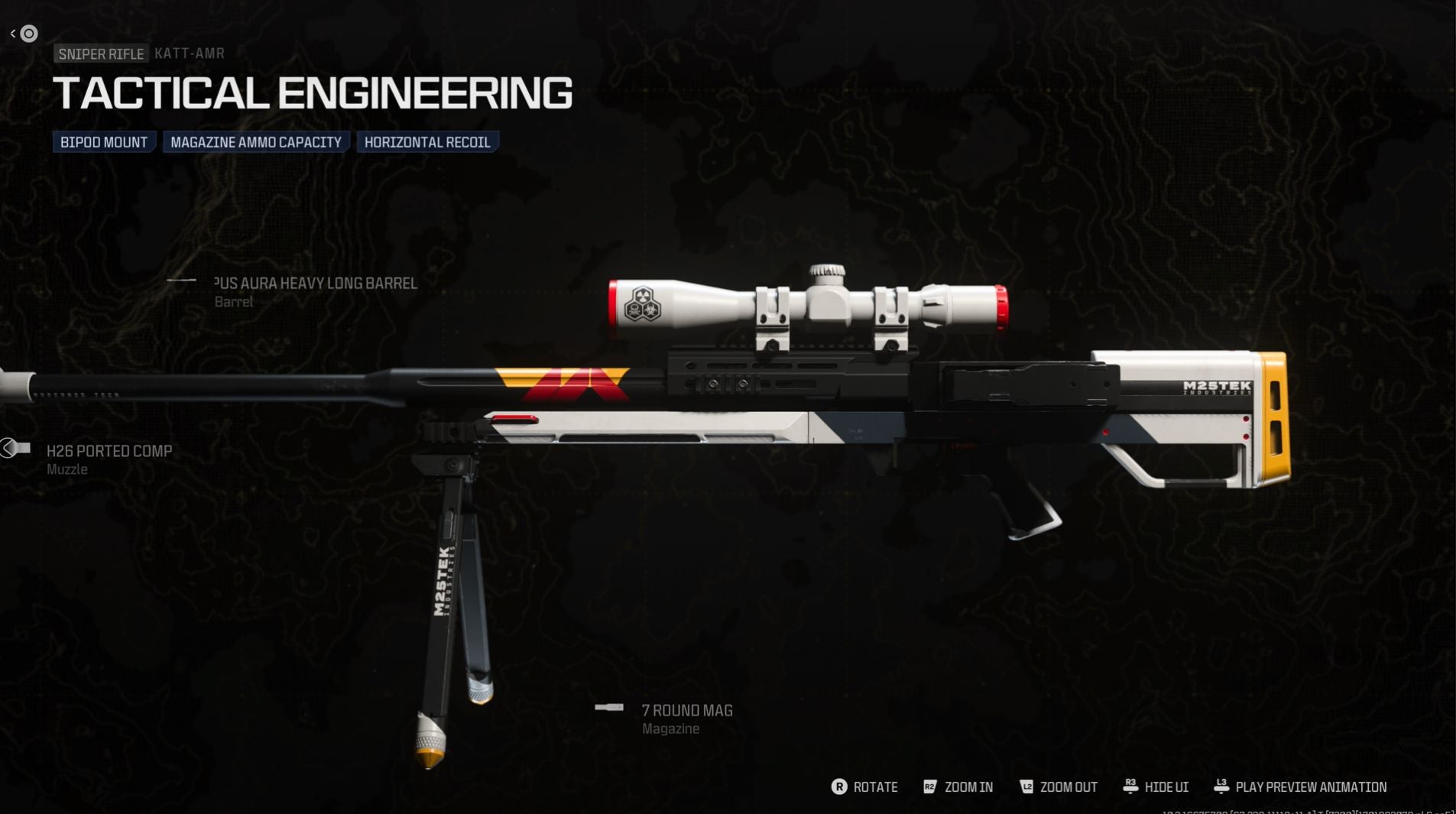
Task: Play the preview animation
Action: click(1300, 787)
